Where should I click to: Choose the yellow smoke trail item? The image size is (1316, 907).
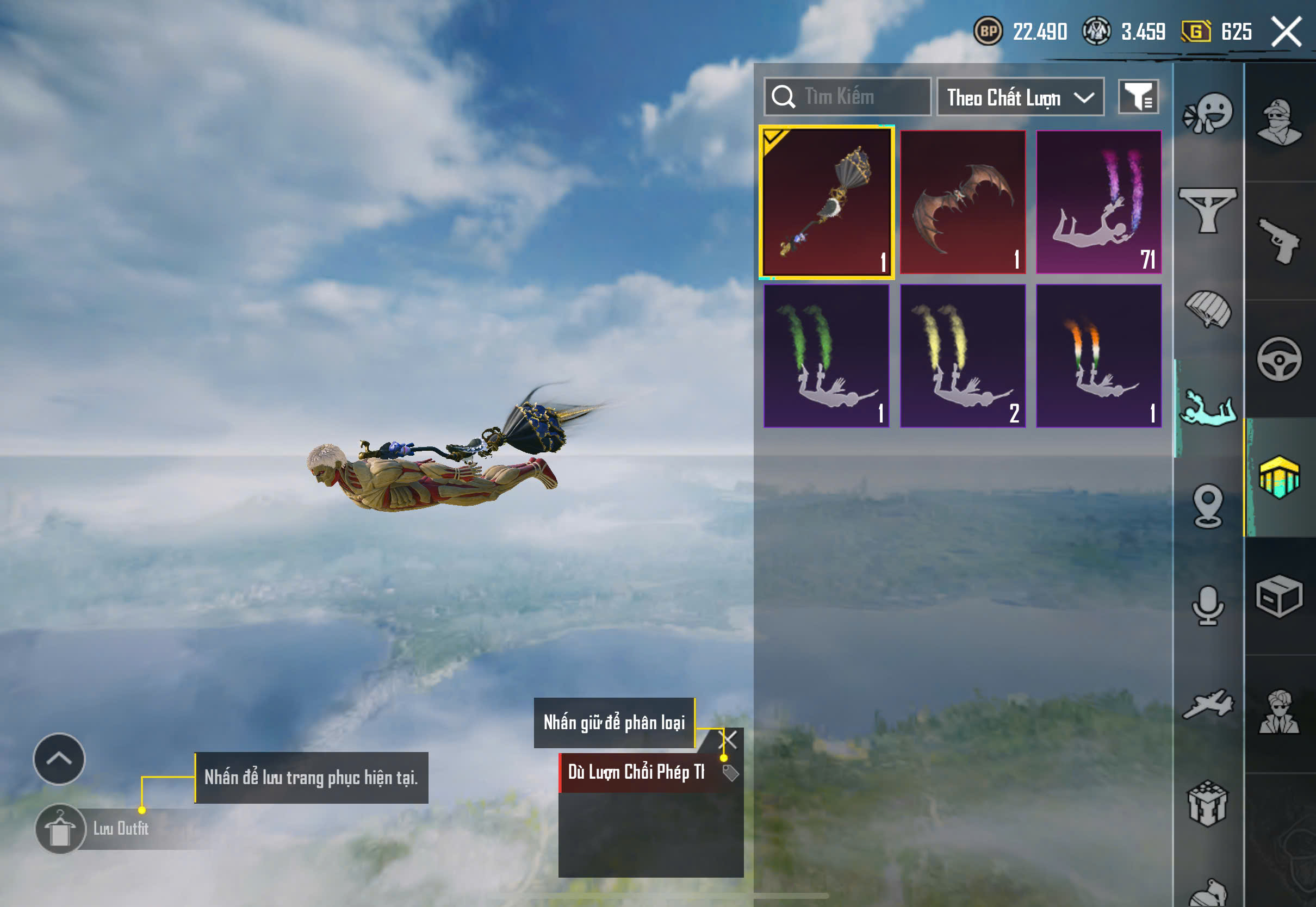(x=963, y=356)
